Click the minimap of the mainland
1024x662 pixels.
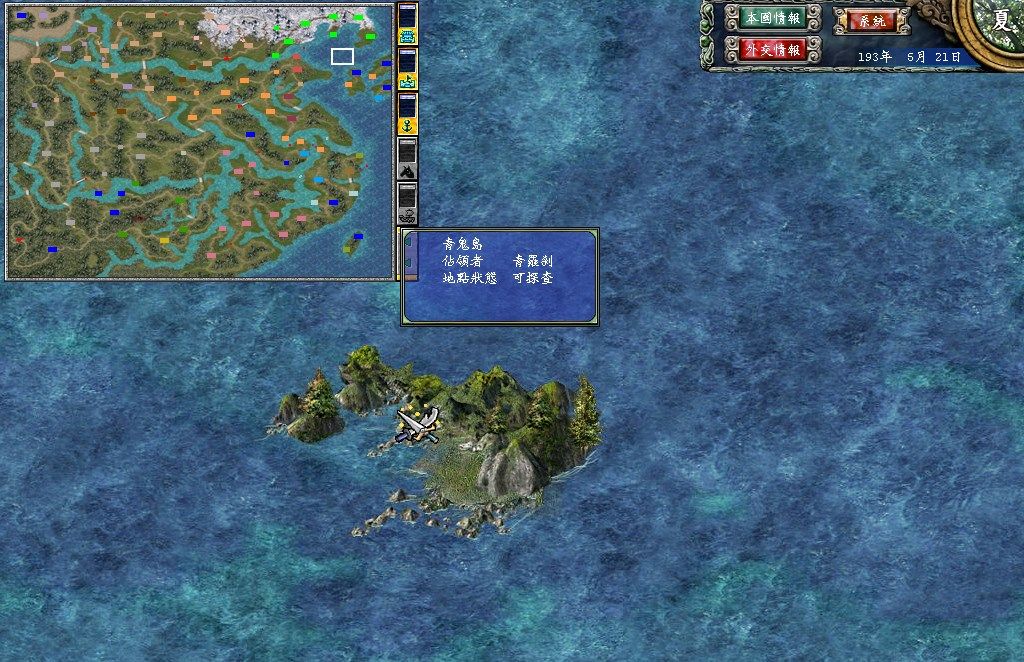[200, 140]
